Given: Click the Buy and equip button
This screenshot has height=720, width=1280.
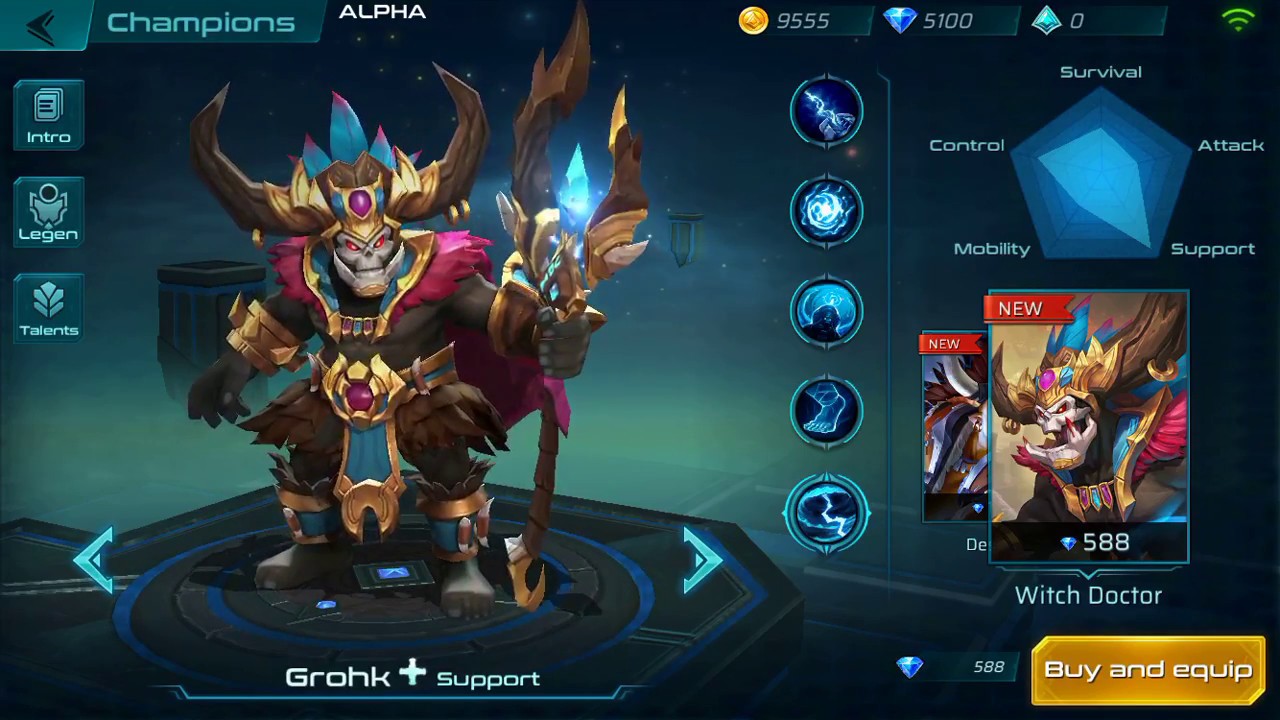Looking at the screenshot, I should point(1148,670).
